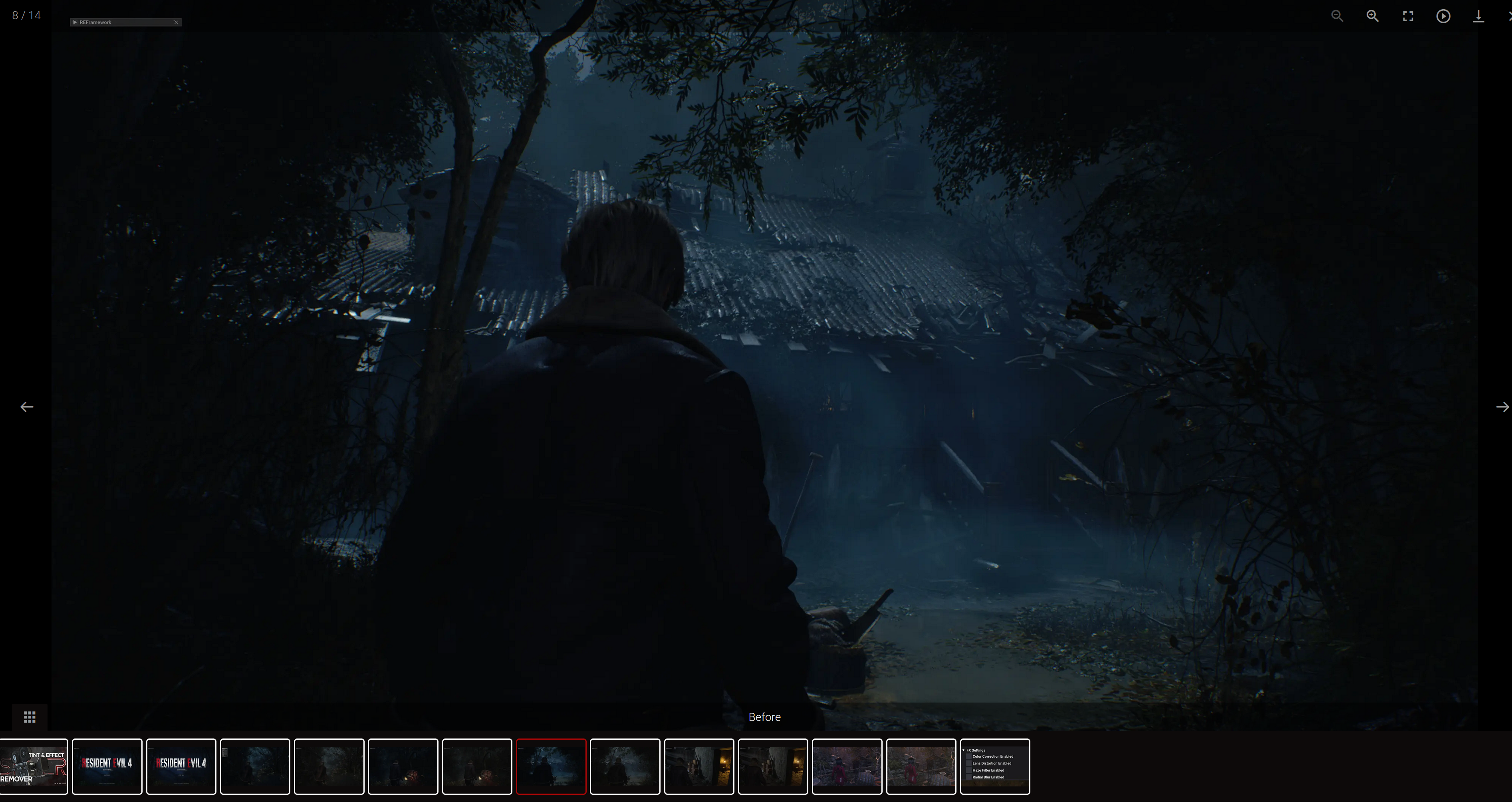Image resolution: width=1512 pixels, height=802 pixels.
Task: Remove the REFramework tag with its X
Action: (x=176, y=22)
